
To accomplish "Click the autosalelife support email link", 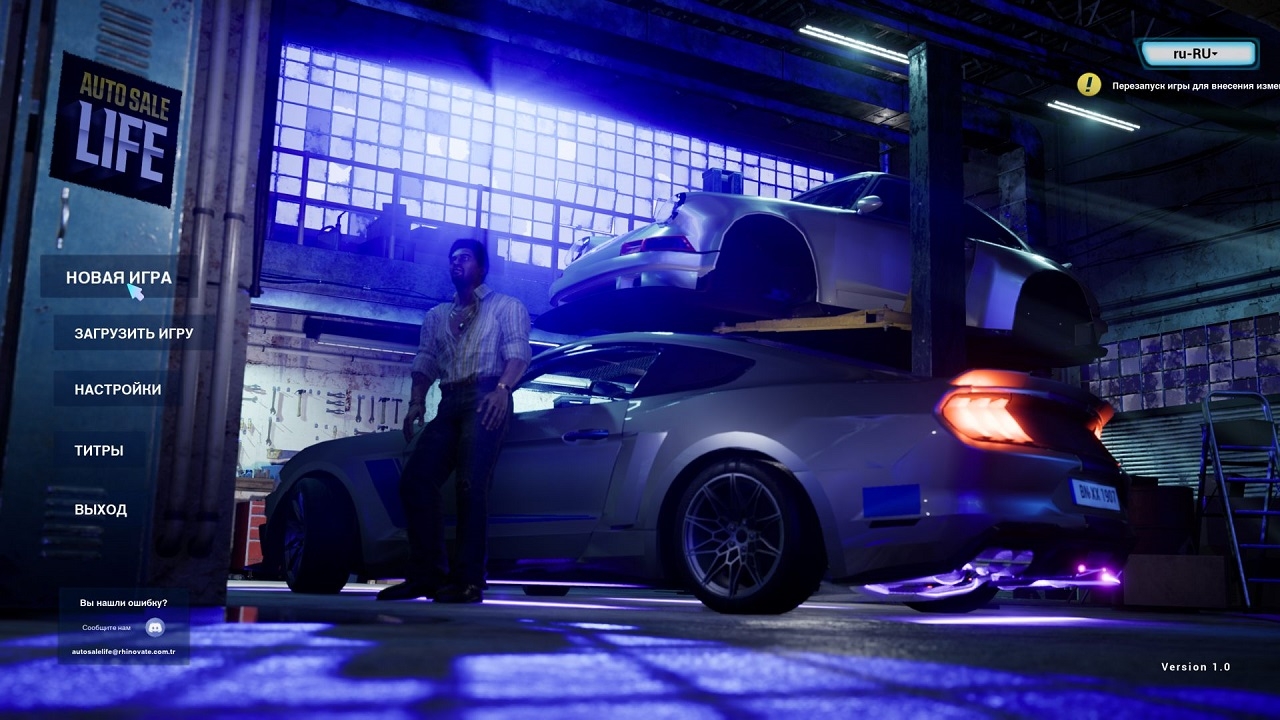I will [123, 651].
